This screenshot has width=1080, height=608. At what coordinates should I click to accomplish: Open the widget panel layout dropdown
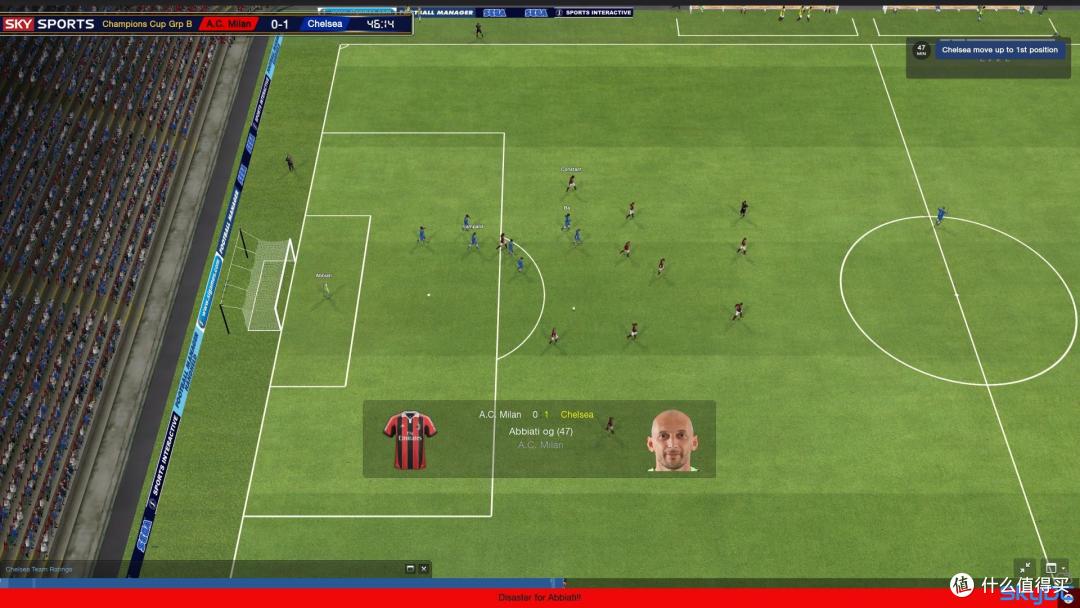pyautogui.click(x=1053, y=568)
